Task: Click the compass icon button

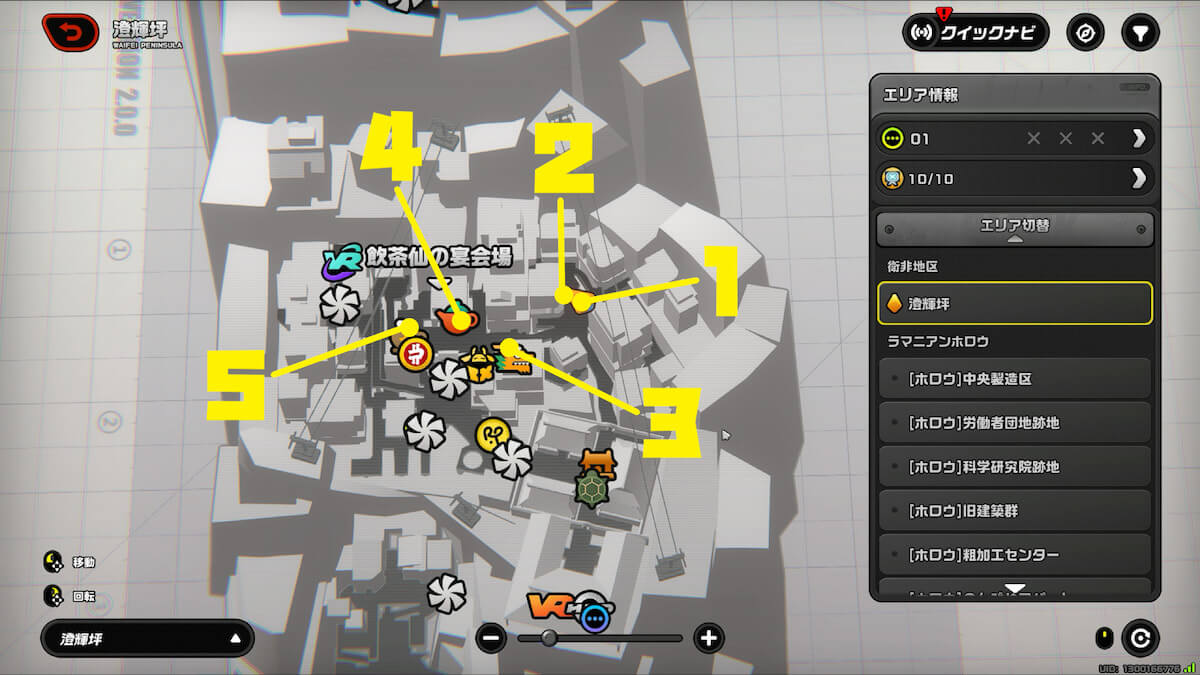Action: (1086, 33)
